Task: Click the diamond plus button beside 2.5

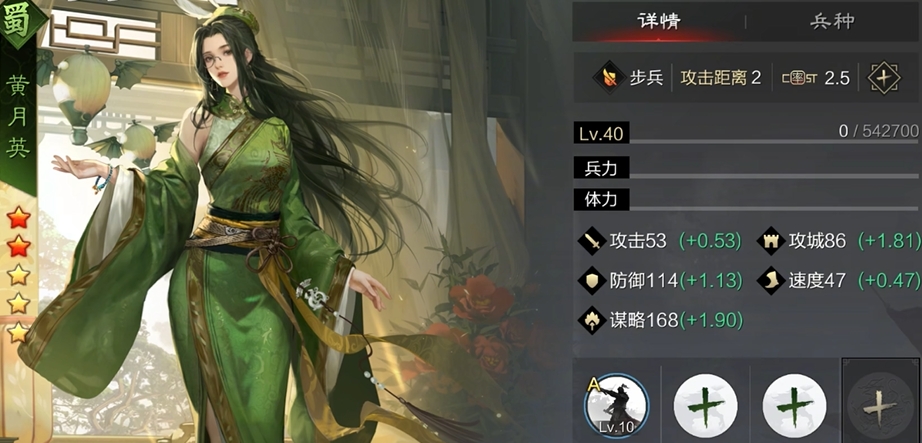Action: pos(883,78)
